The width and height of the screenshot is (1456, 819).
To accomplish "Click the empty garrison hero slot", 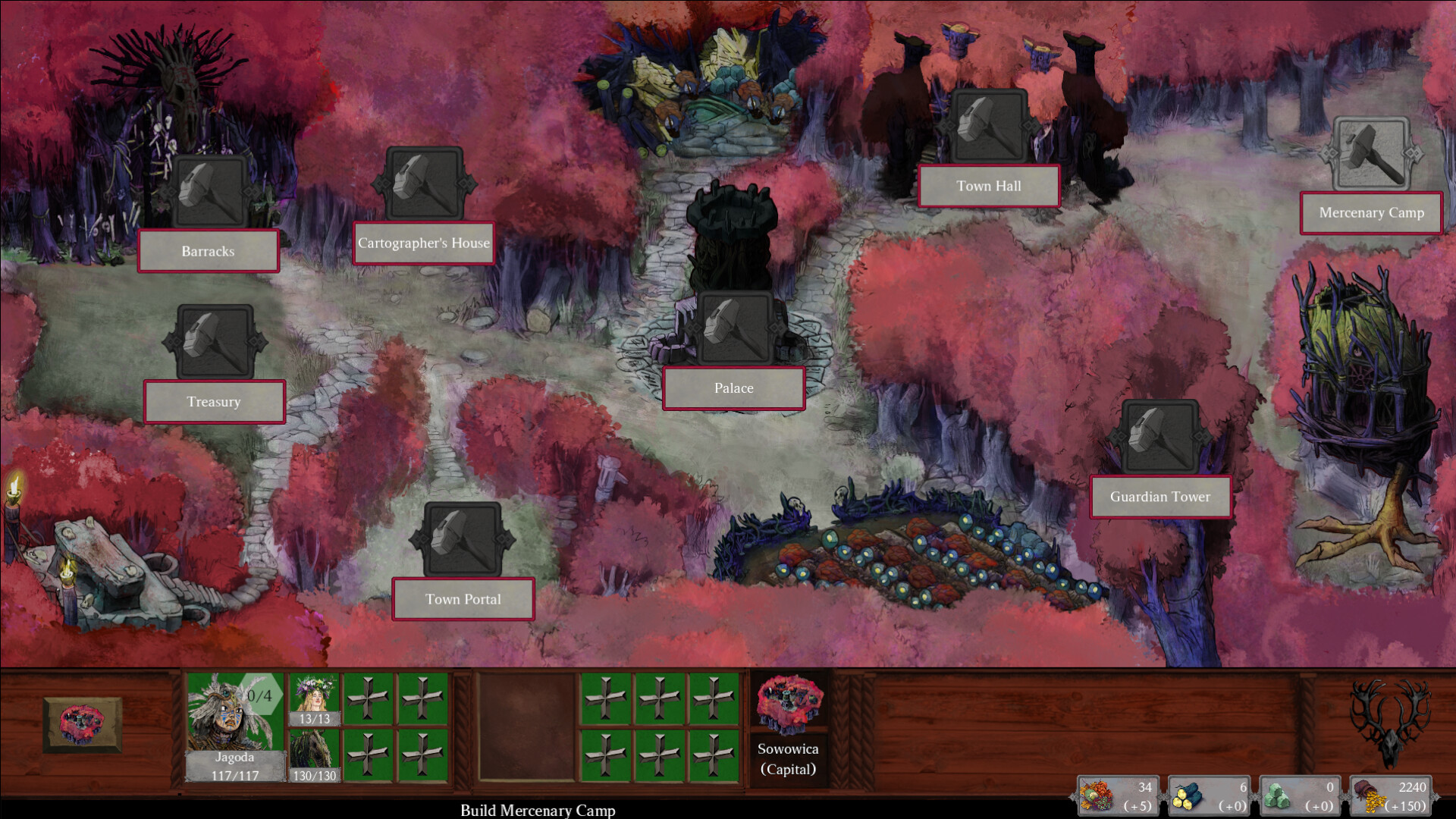I will pyautogui.click(x=526, y=726).
